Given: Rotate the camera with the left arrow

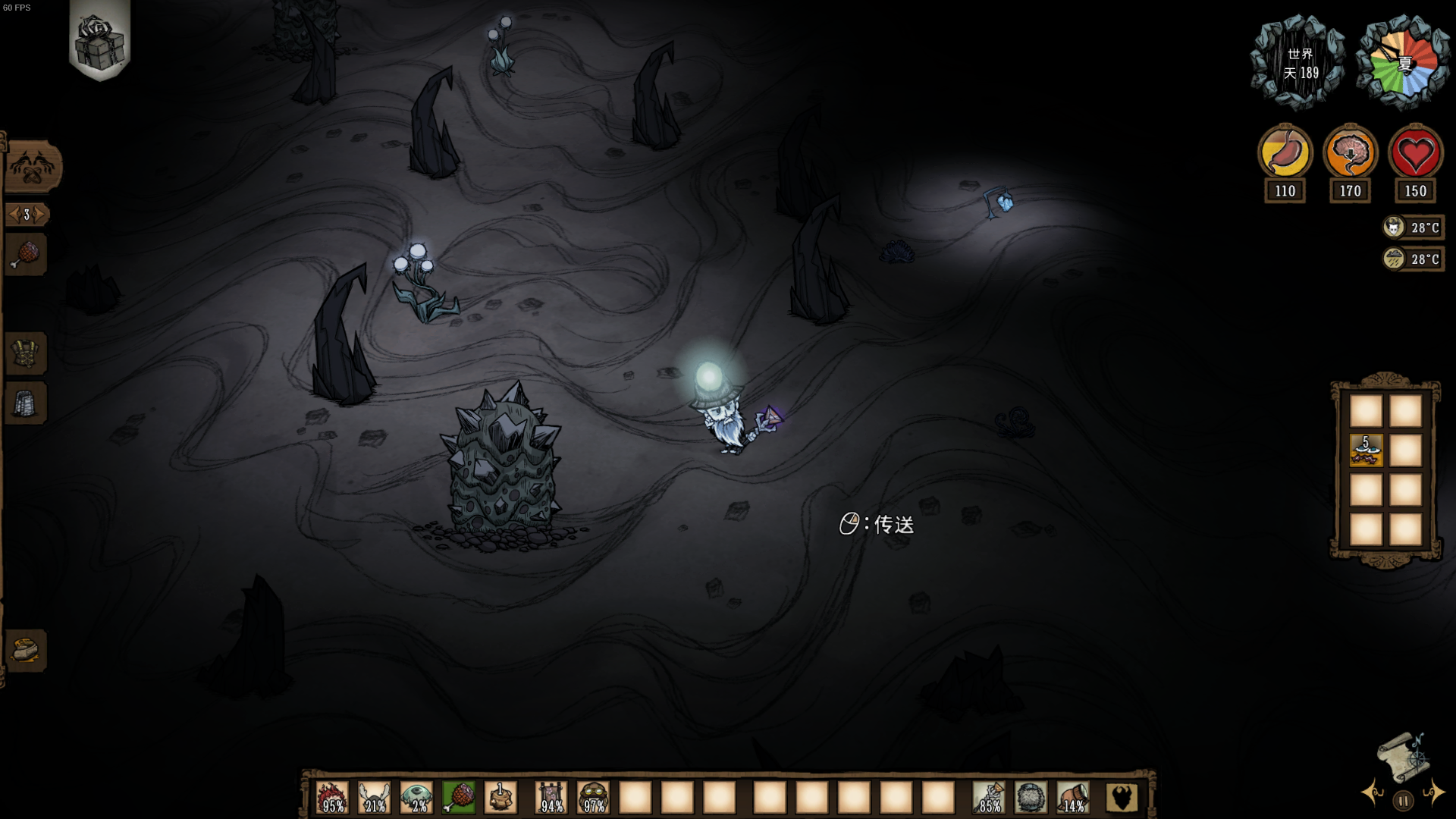Looking at the screenshot, I should click(1373, 793).
